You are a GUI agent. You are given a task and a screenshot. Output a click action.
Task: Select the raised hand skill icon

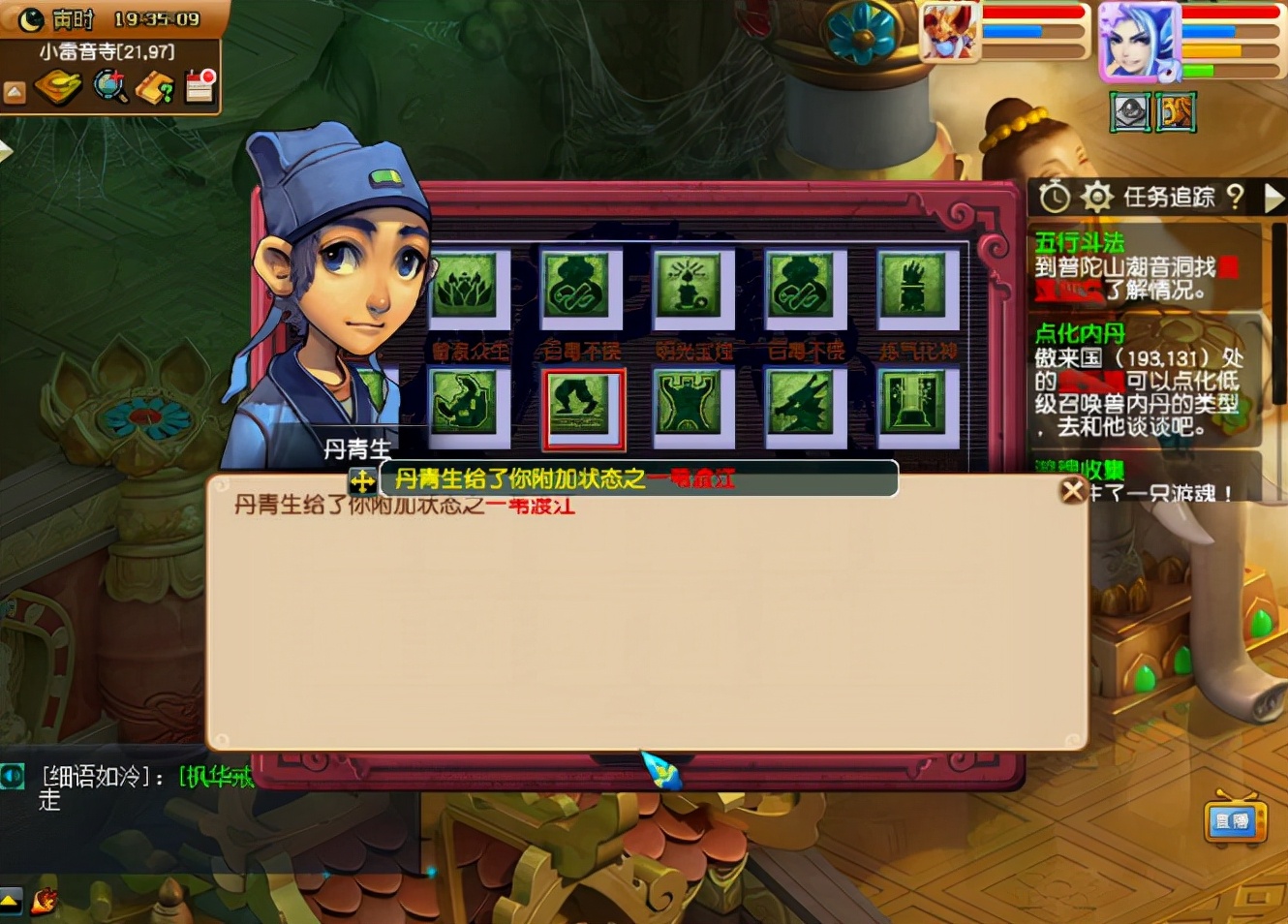[911, 286]
